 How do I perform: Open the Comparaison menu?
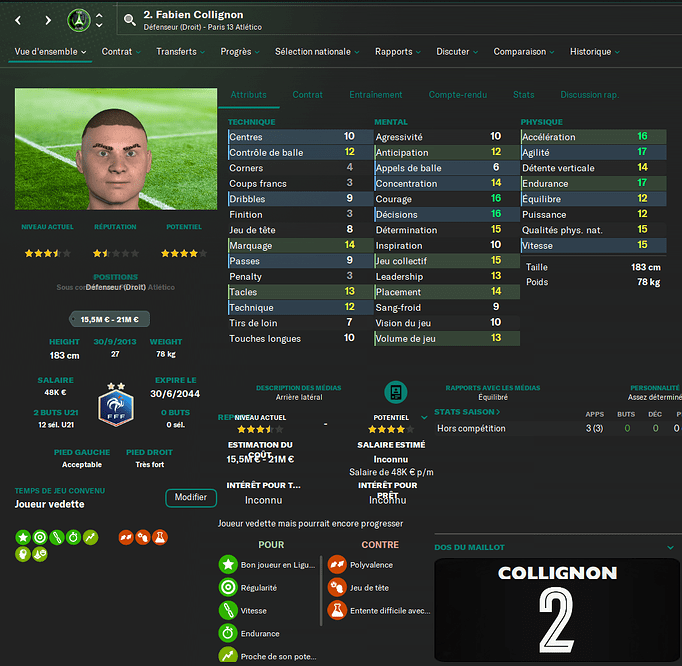click(x=525, y=52)
